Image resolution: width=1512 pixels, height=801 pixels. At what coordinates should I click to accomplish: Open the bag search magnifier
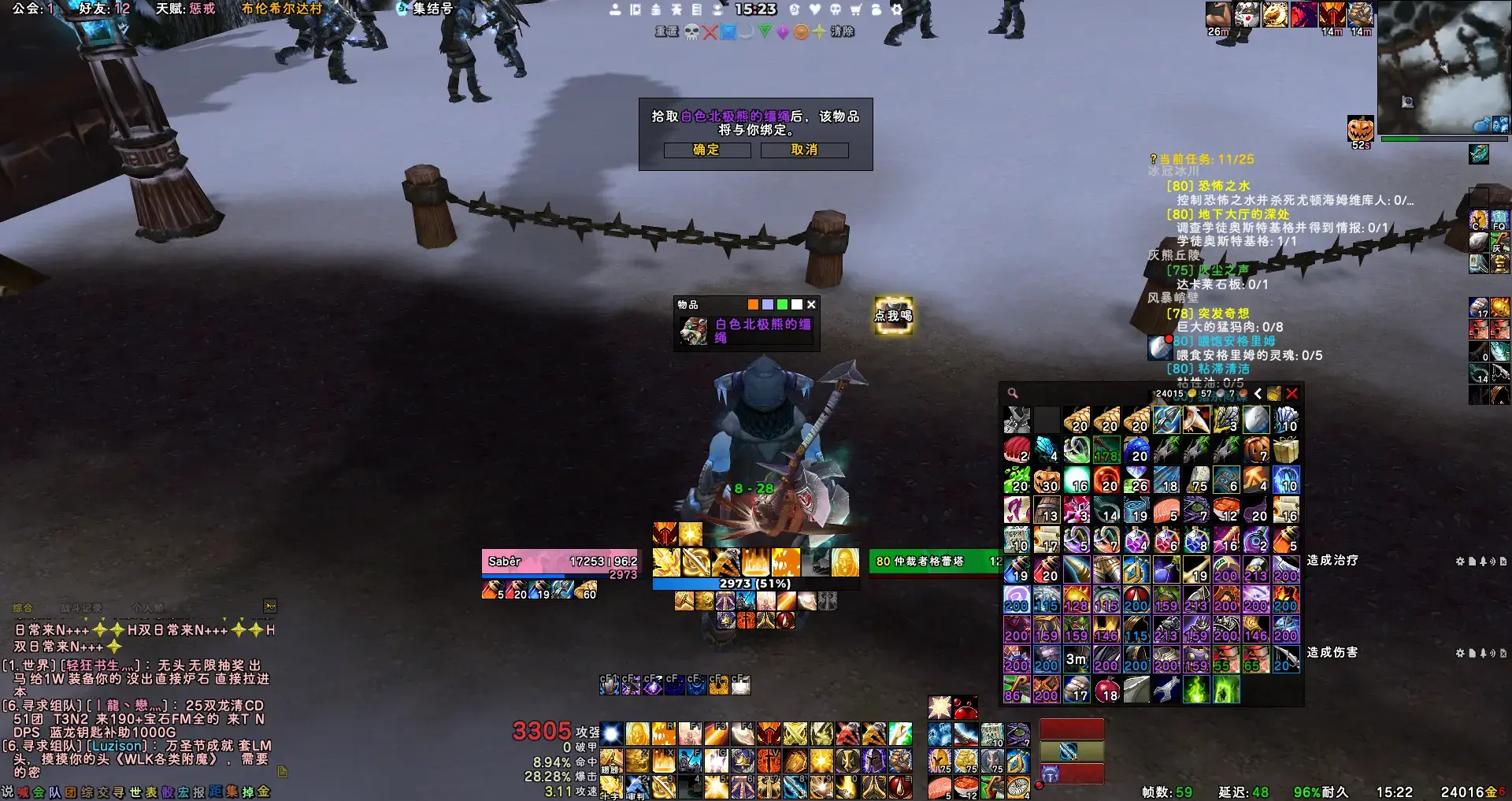pyautogui.click(x=1013, y=393)
